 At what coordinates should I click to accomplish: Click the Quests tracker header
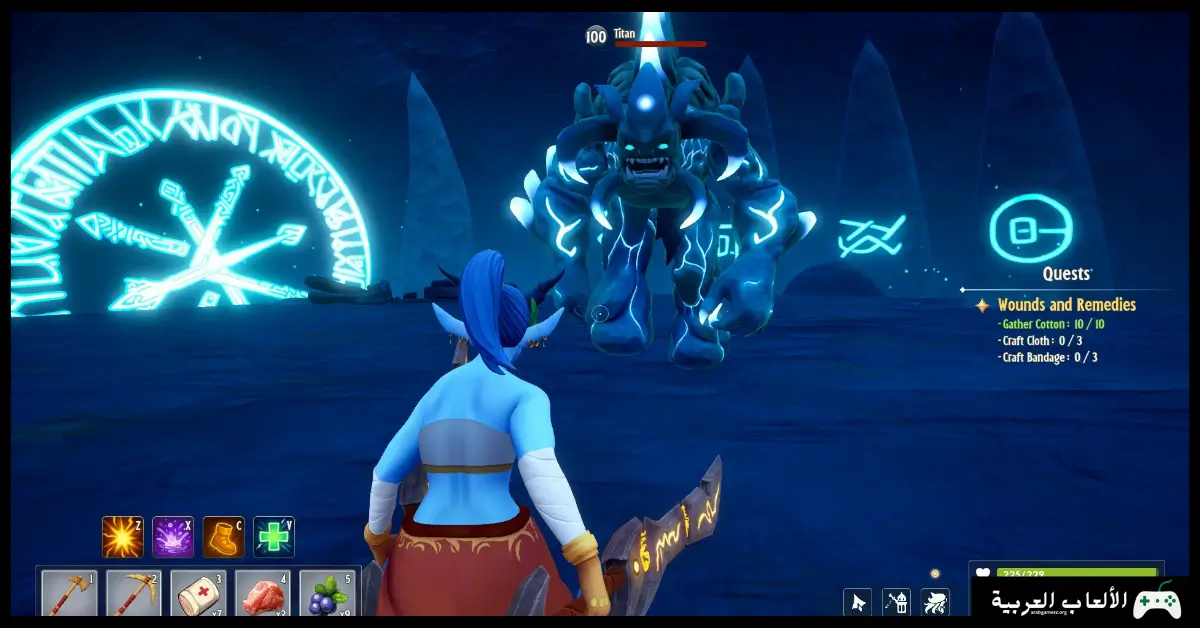tap(1067, 273)
